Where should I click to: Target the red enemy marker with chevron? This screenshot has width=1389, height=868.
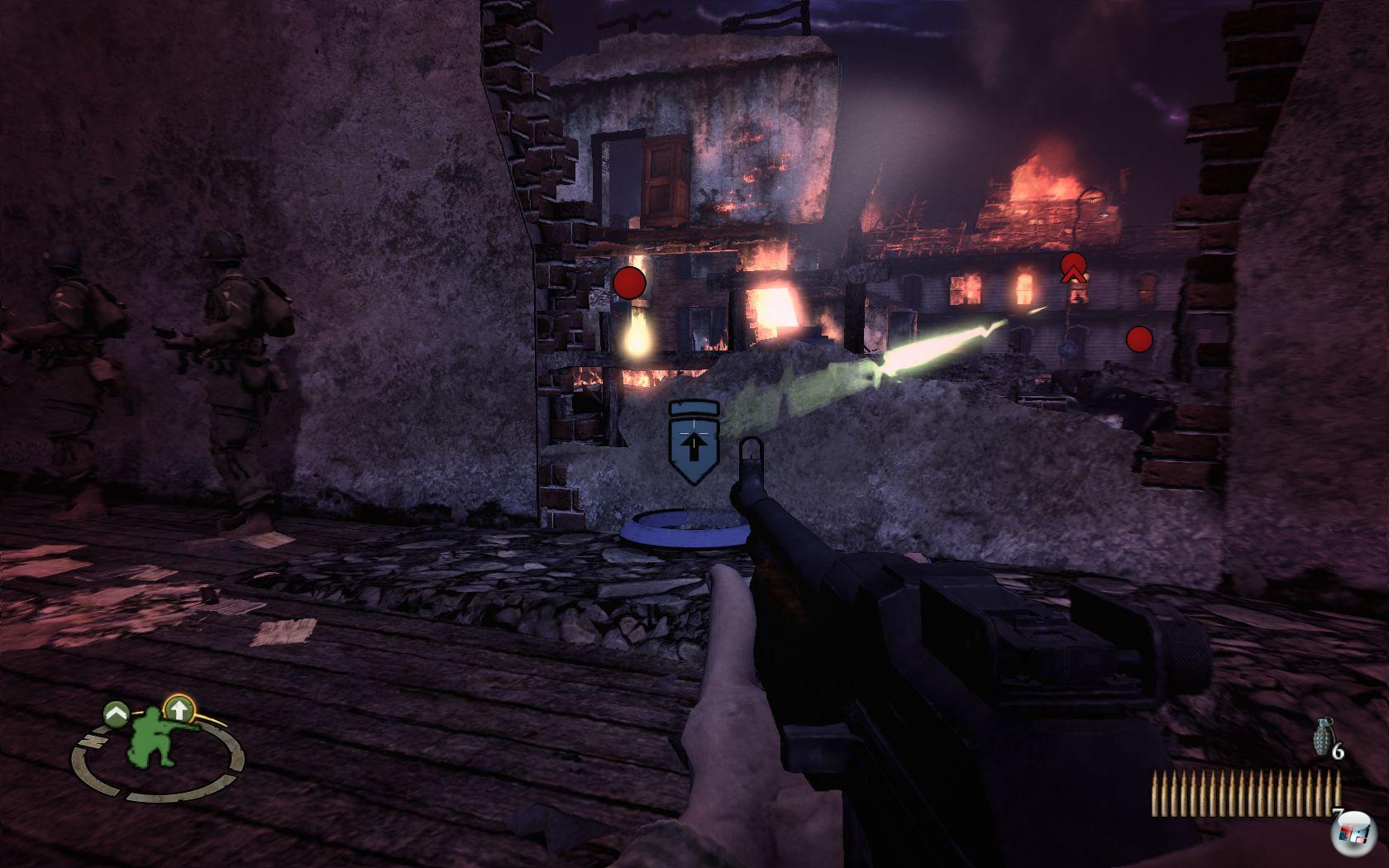[1073, 266]
